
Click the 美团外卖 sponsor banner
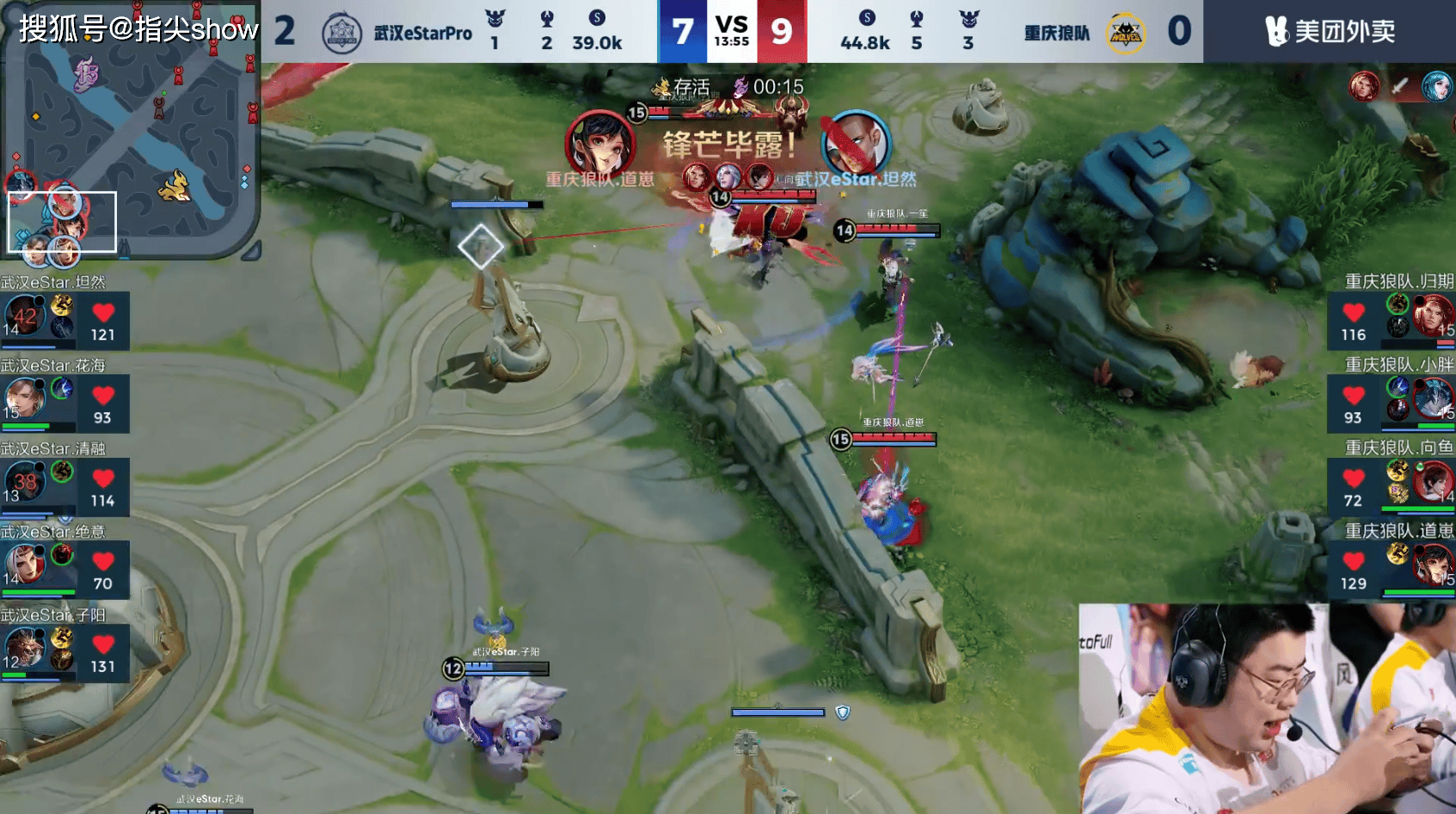1330,32
